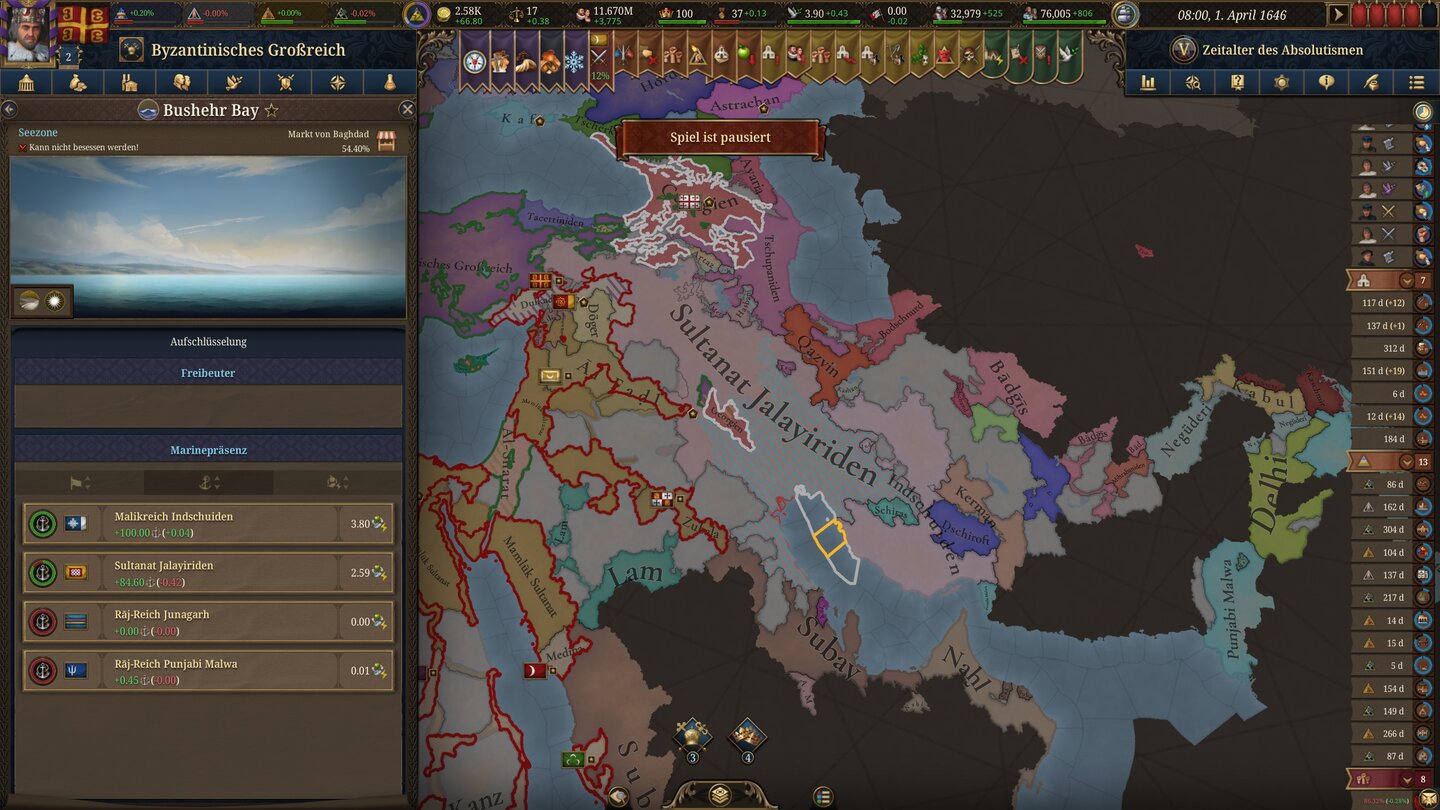Open the diplomacy panel via the dove icon
Viewport: 1440px width, 810px height.
coord(233,82)
